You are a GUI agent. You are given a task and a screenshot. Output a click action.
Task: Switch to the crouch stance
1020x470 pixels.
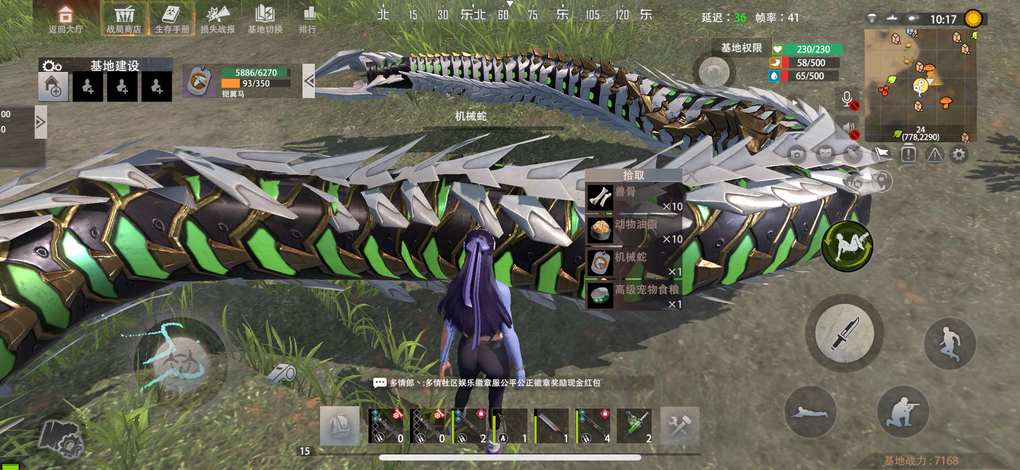902,409
